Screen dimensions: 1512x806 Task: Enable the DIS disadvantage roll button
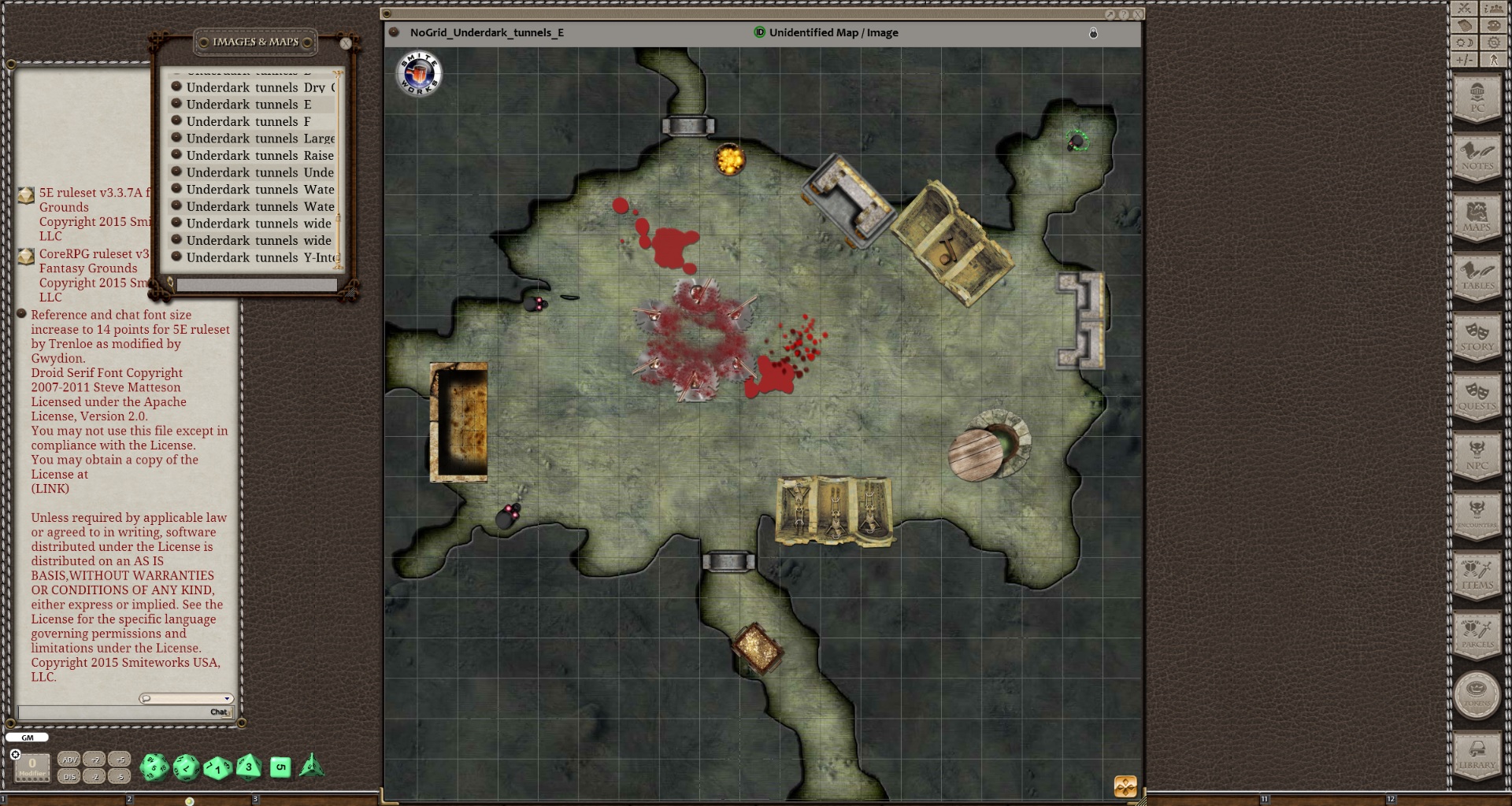(x=70, y=775)
